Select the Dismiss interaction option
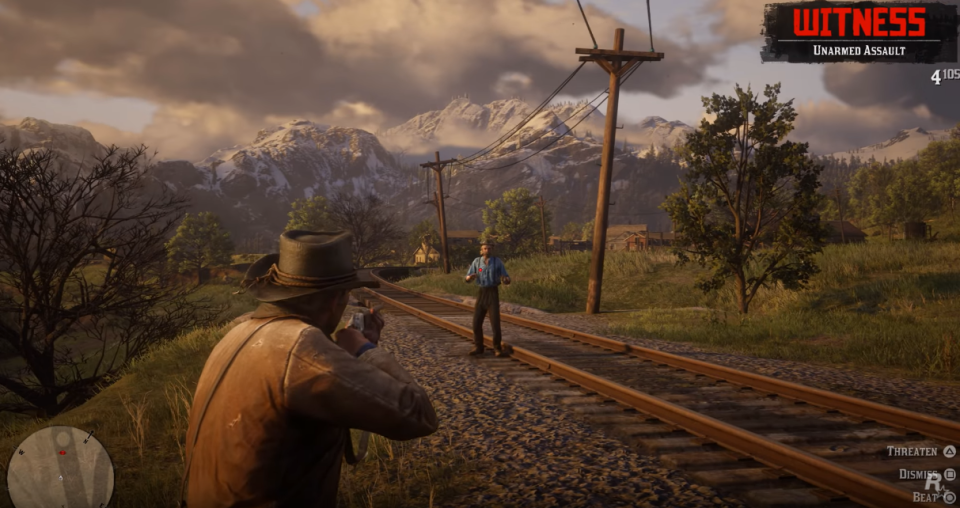 (x=920, y=474)
